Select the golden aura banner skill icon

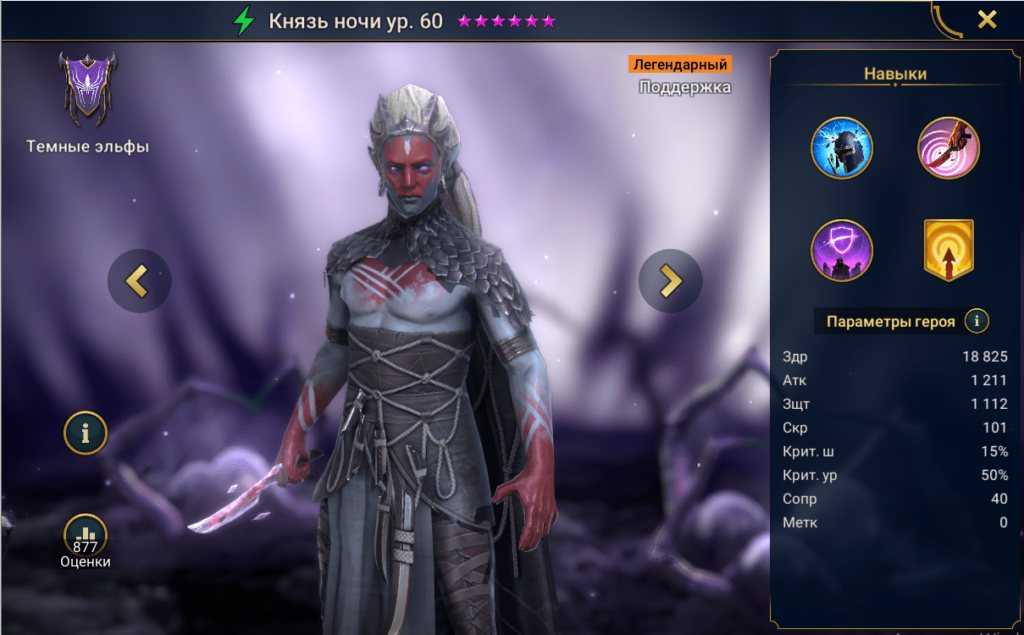[x=948, y=250]
